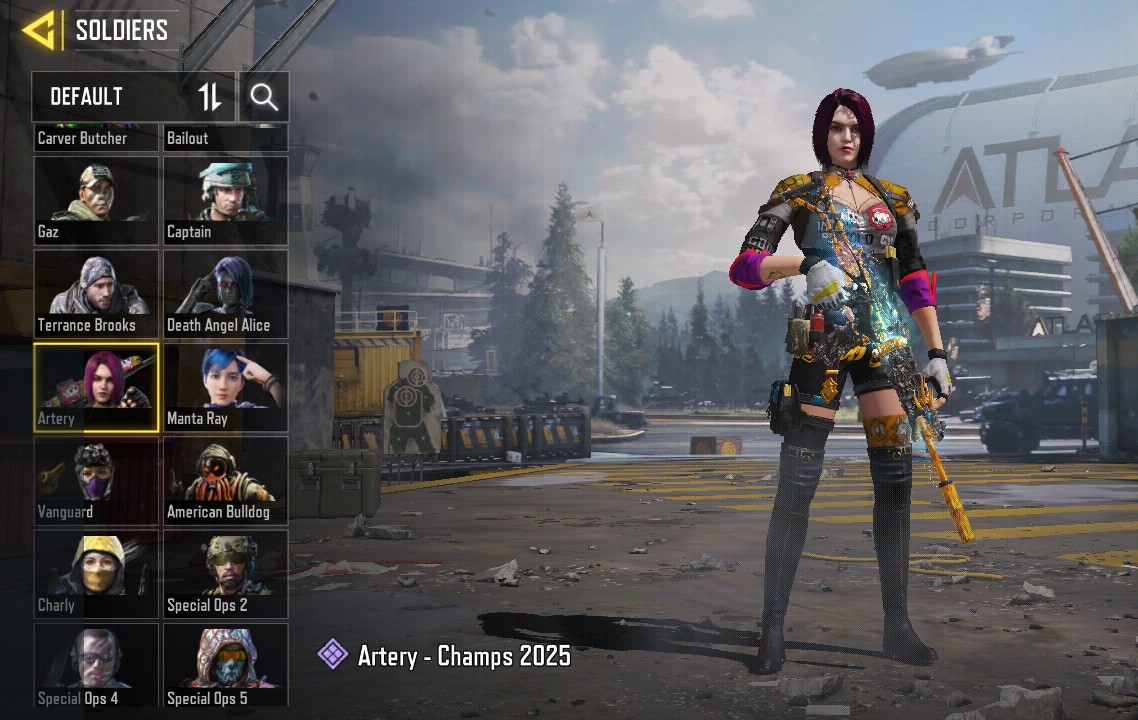Pick the Special Ops 5 soldier

coord(225,665)
